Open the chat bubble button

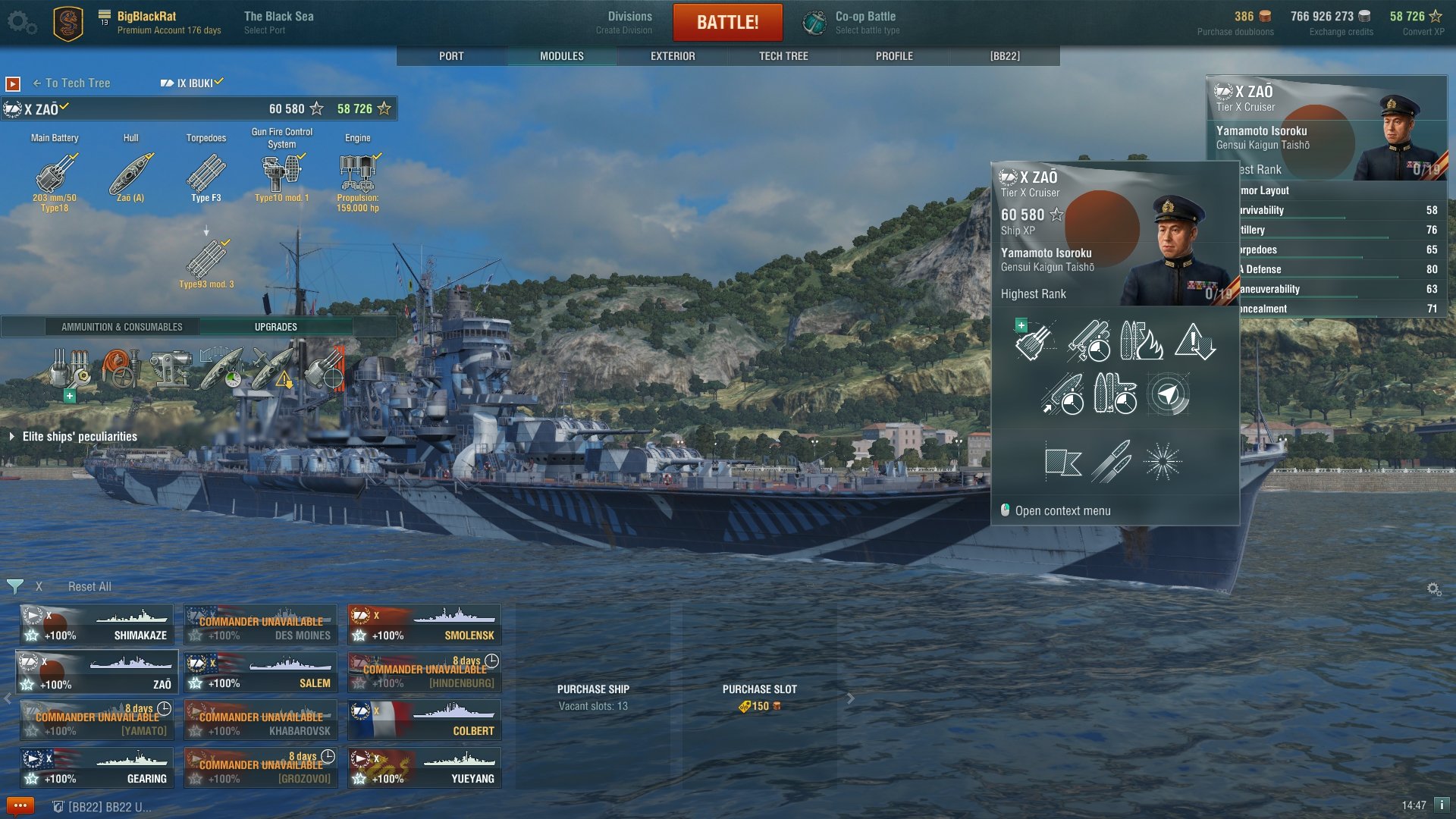[x=20, y=806]
